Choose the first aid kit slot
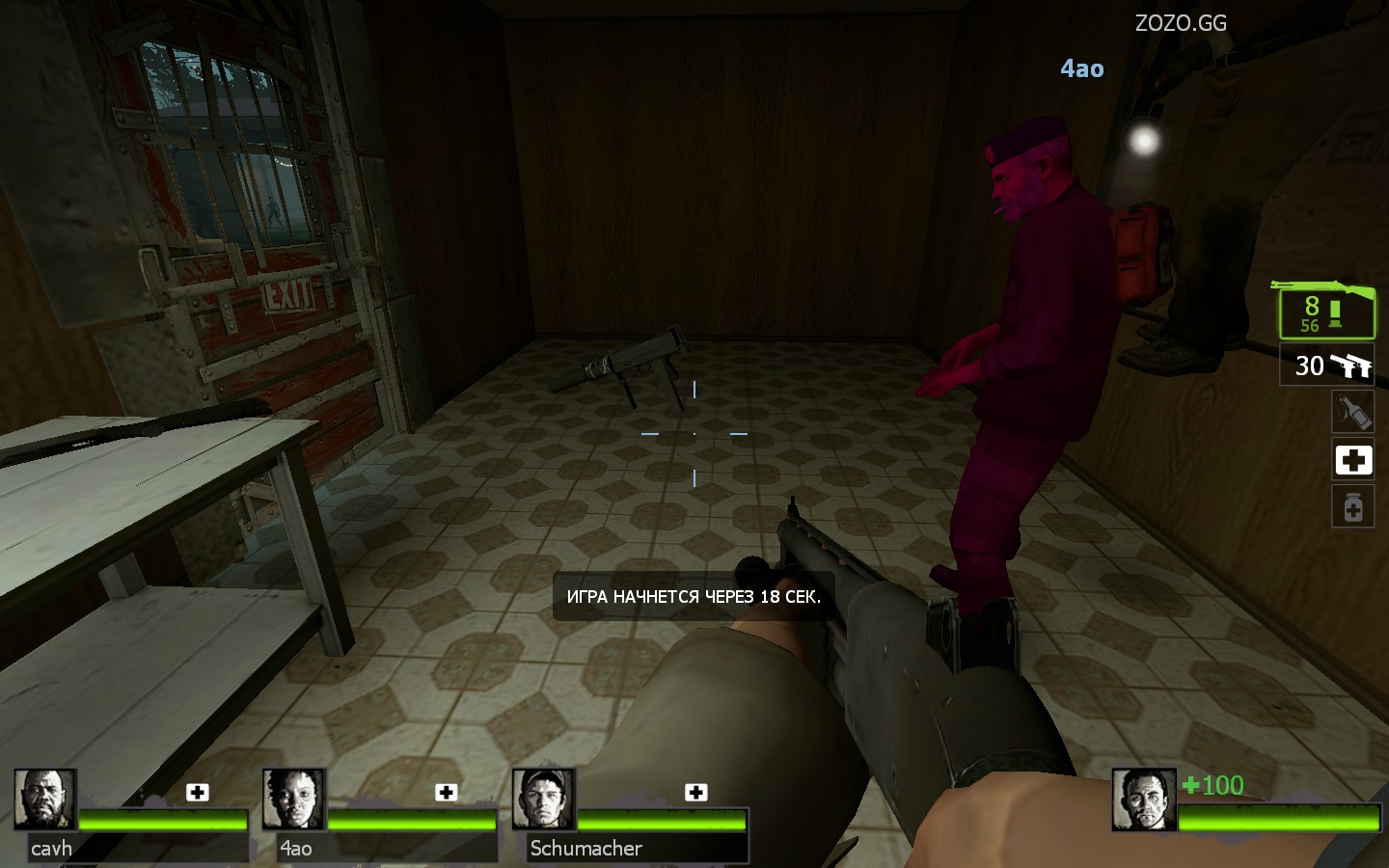 click(x=1352, y=460)
